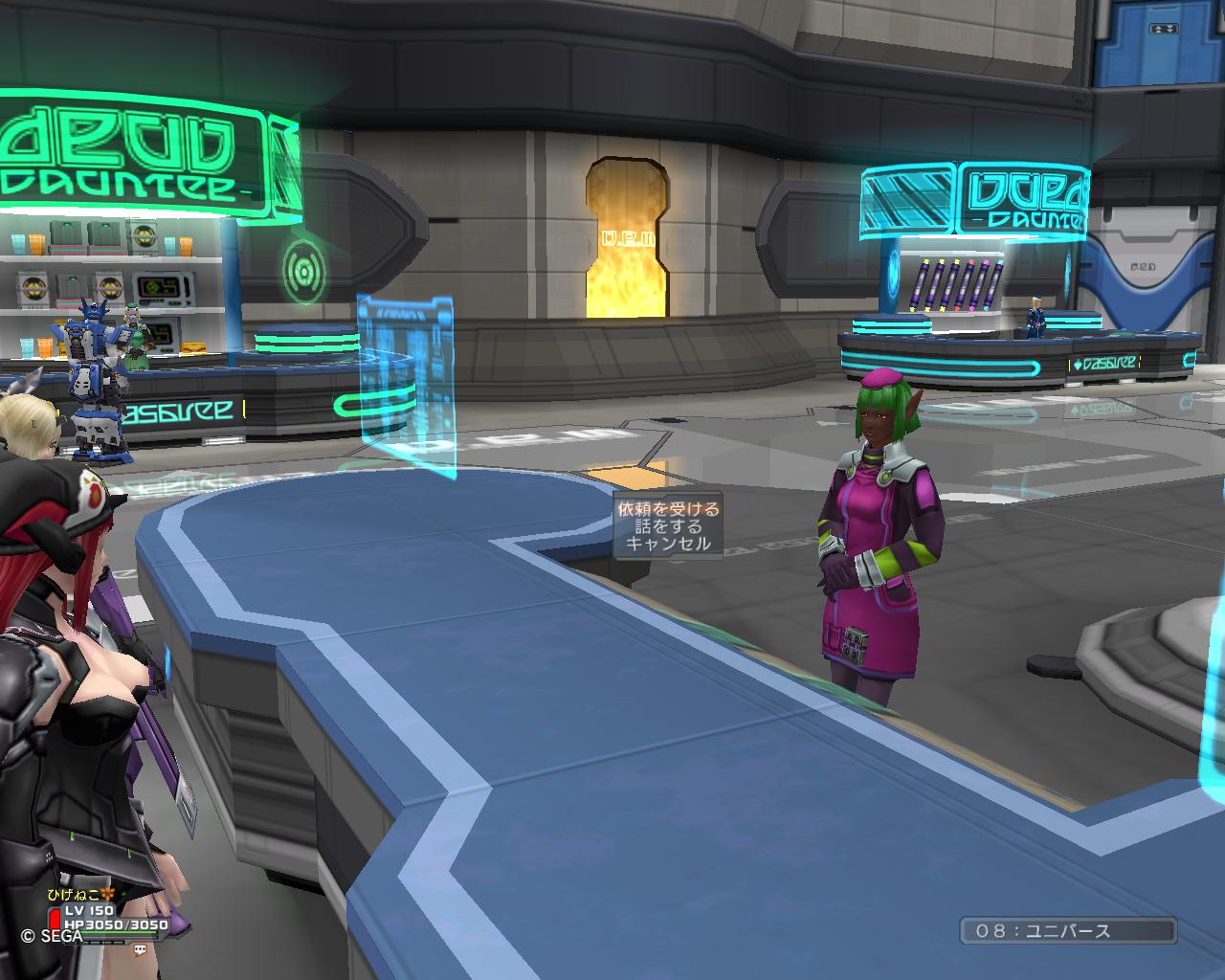Open the chat speech bubble icon
1225x980 pixels.
pyautogui.click(x=140, y=950)
